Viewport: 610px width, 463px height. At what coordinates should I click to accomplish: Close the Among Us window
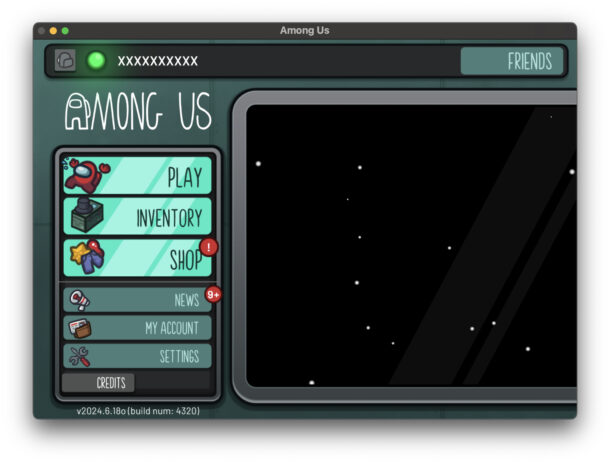[41, 31]
